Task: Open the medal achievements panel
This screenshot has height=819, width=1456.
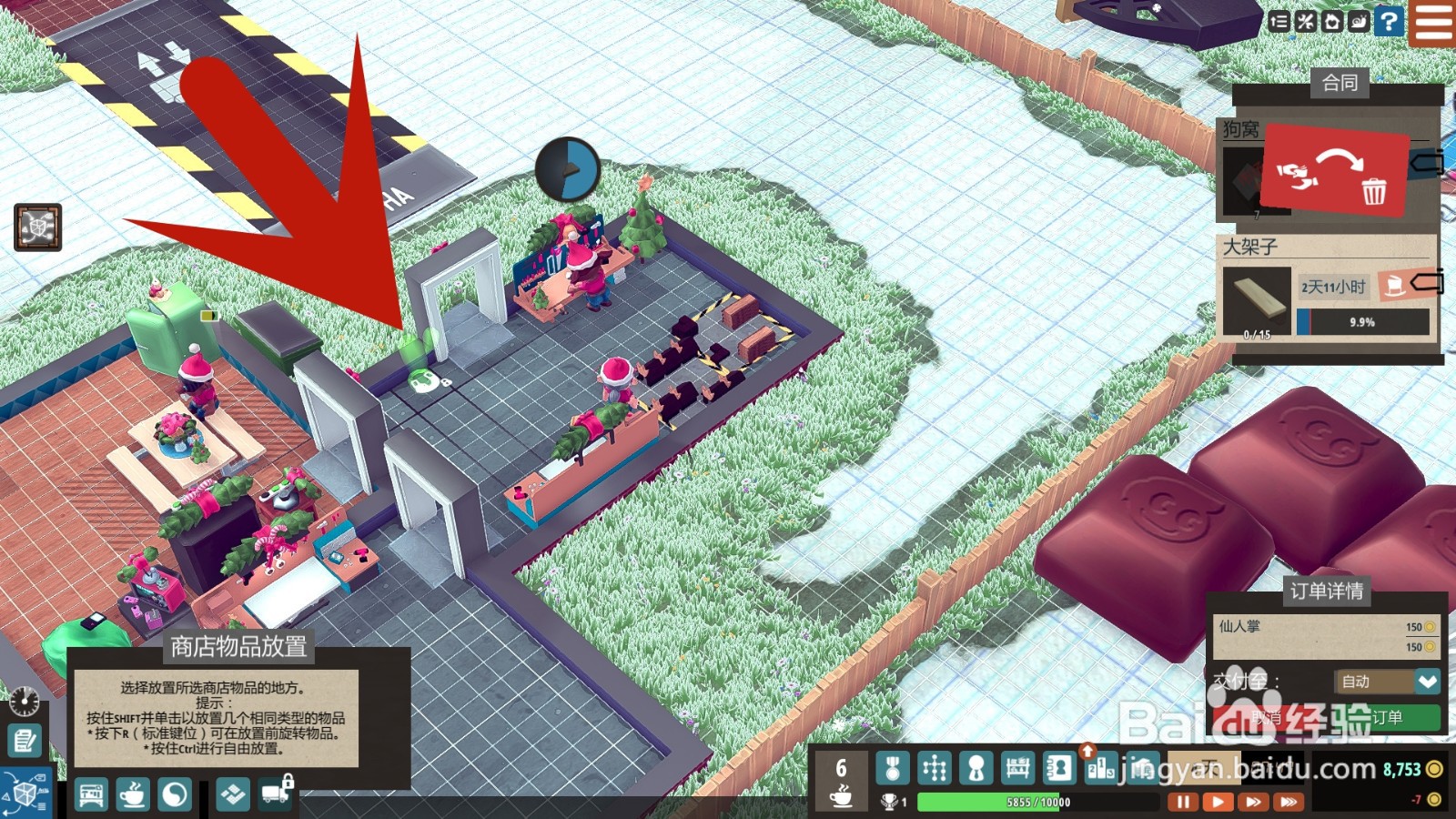Action: [x=892, y=769]
